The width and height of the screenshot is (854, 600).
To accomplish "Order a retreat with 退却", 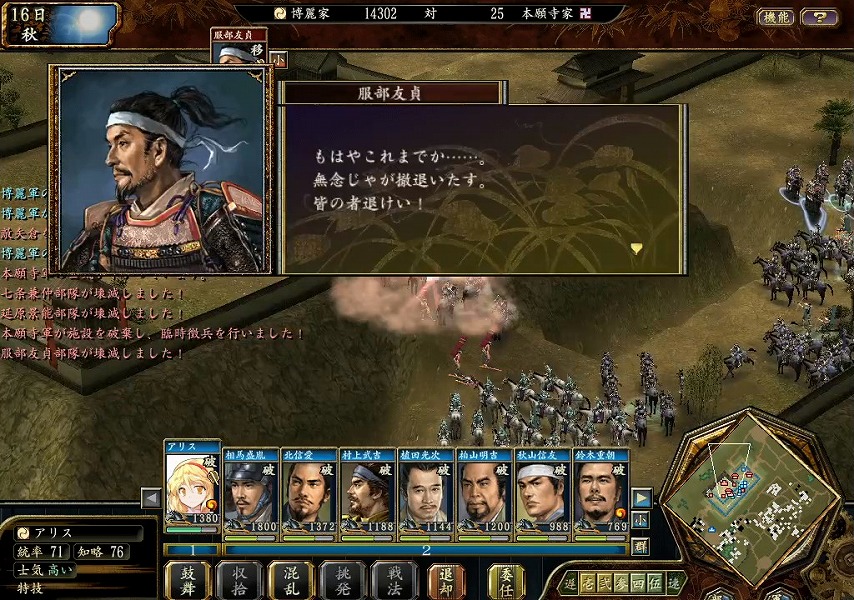I will (446, 580).
